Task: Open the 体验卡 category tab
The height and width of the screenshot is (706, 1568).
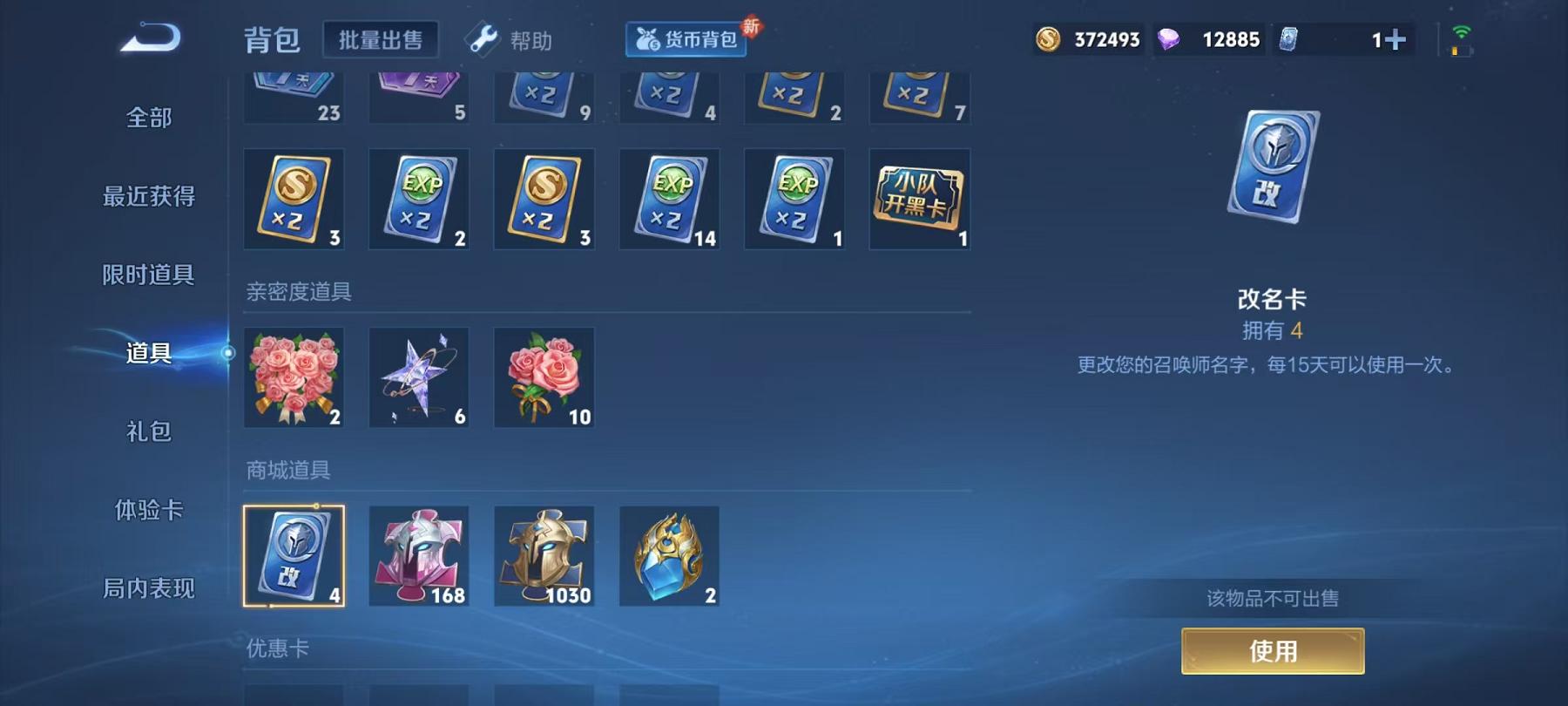Action: 148,510
